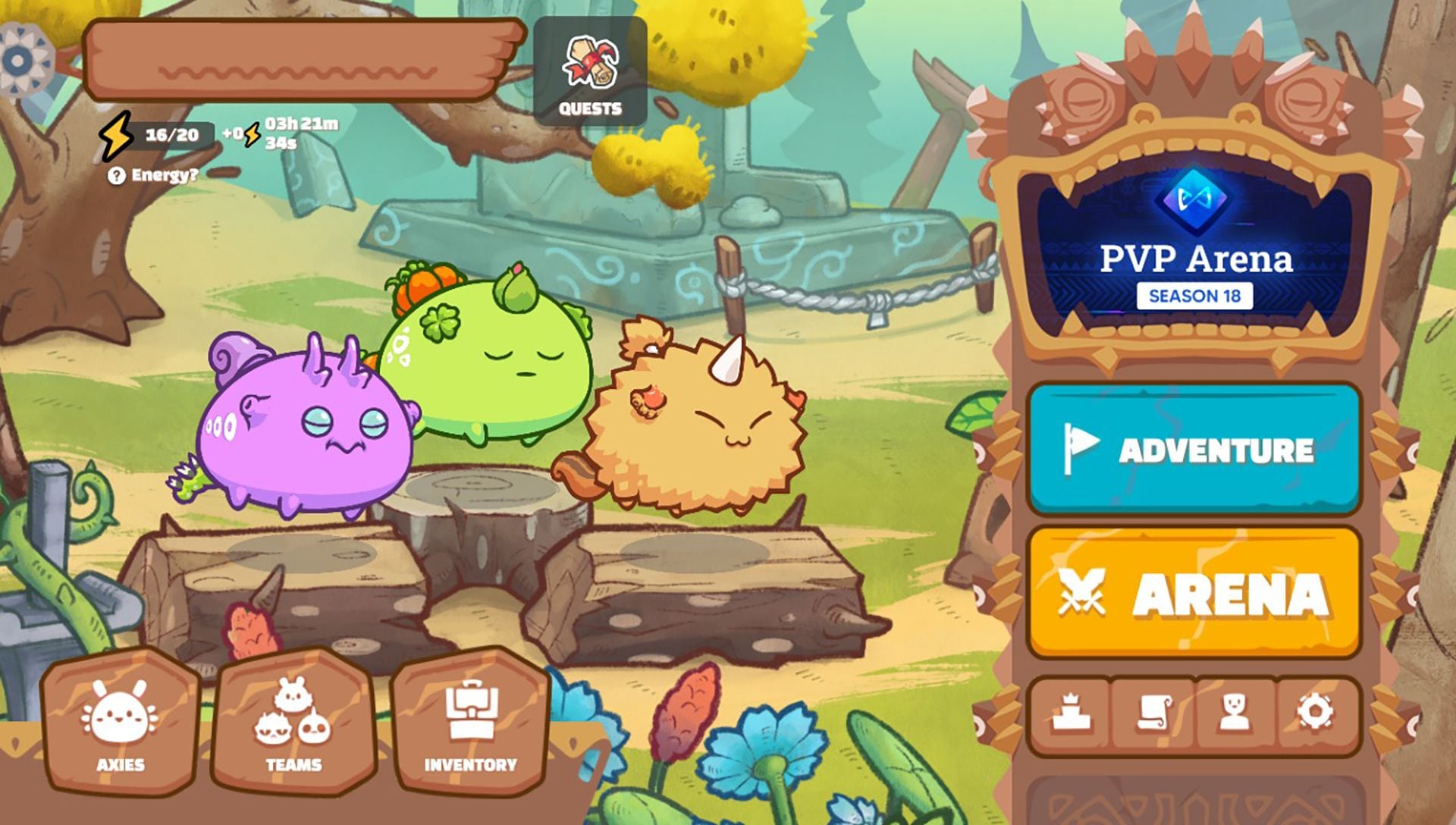Viewport: 1456px width, 825px height.
Task: Open the Quests scroll panel
Action: tap(591, 68)
